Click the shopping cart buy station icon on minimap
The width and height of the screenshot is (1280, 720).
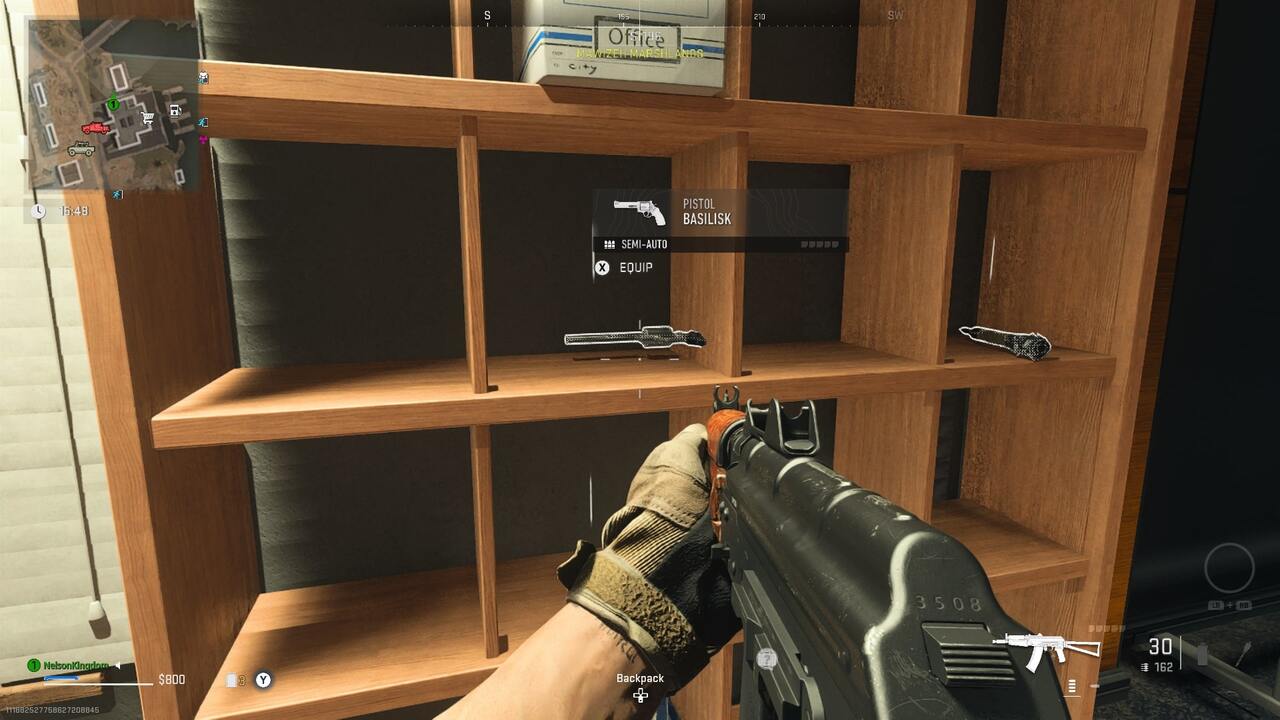point(147,117)
